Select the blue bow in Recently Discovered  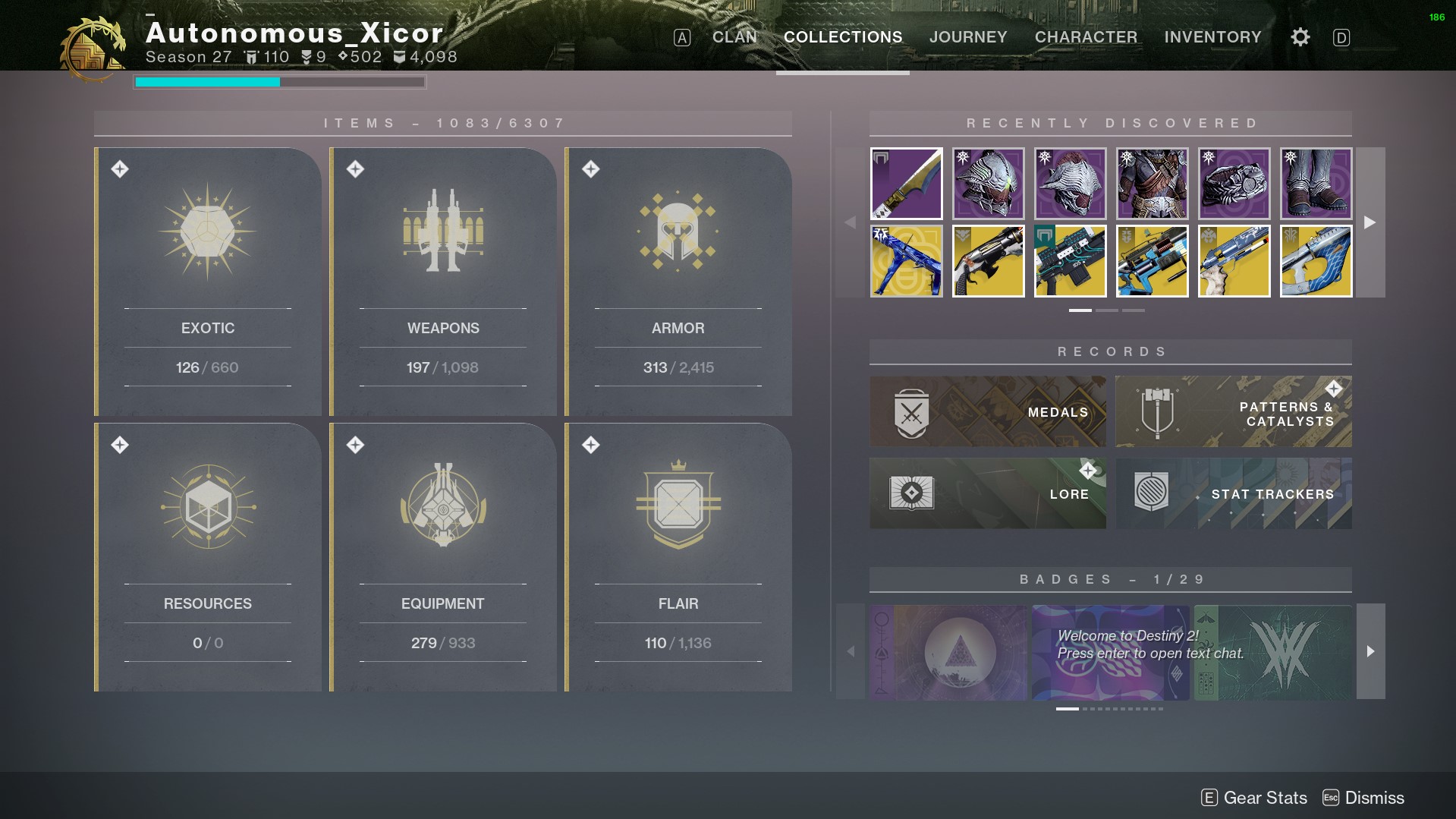906,261
